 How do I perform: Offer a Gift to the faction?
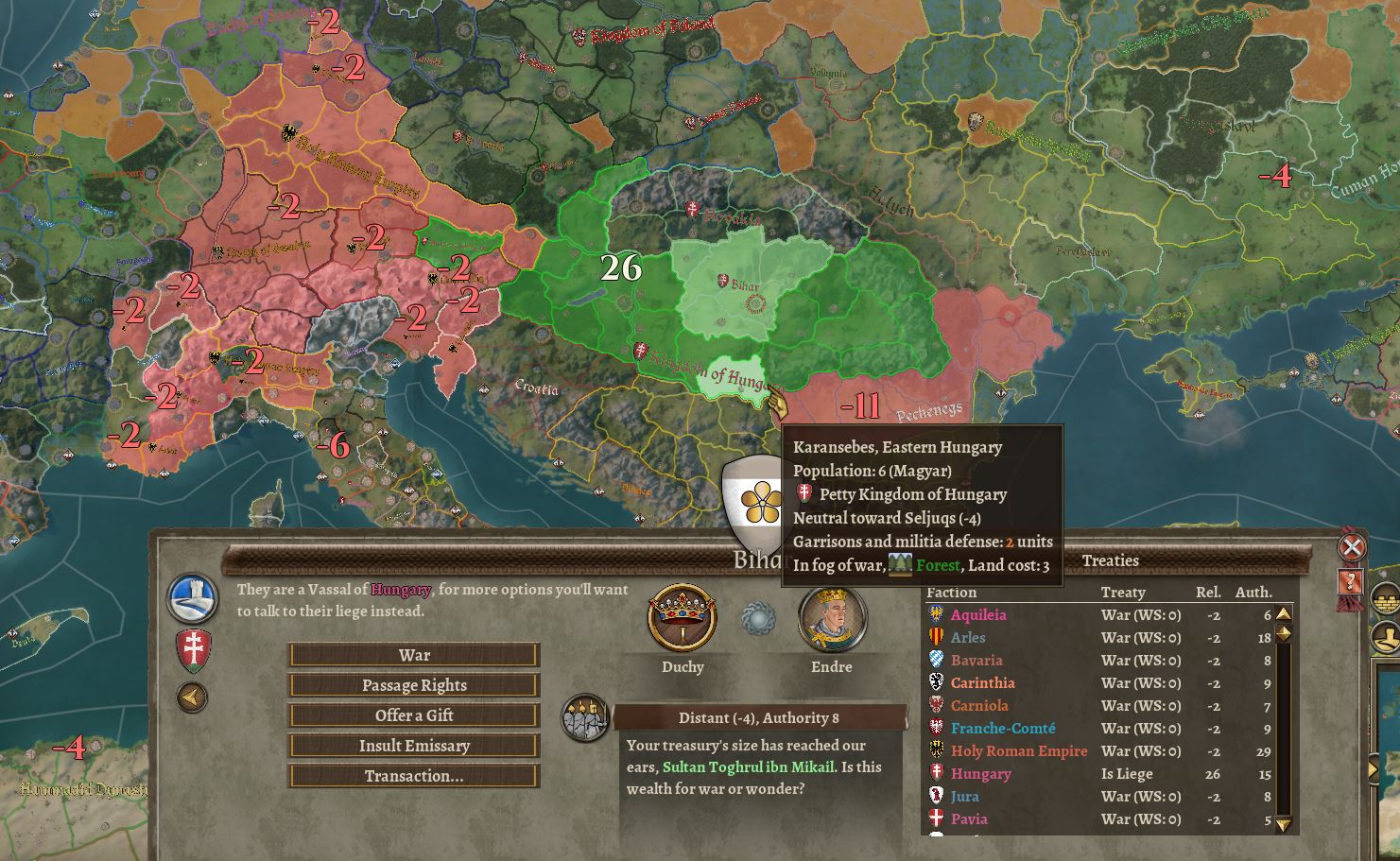pos(413,715)
